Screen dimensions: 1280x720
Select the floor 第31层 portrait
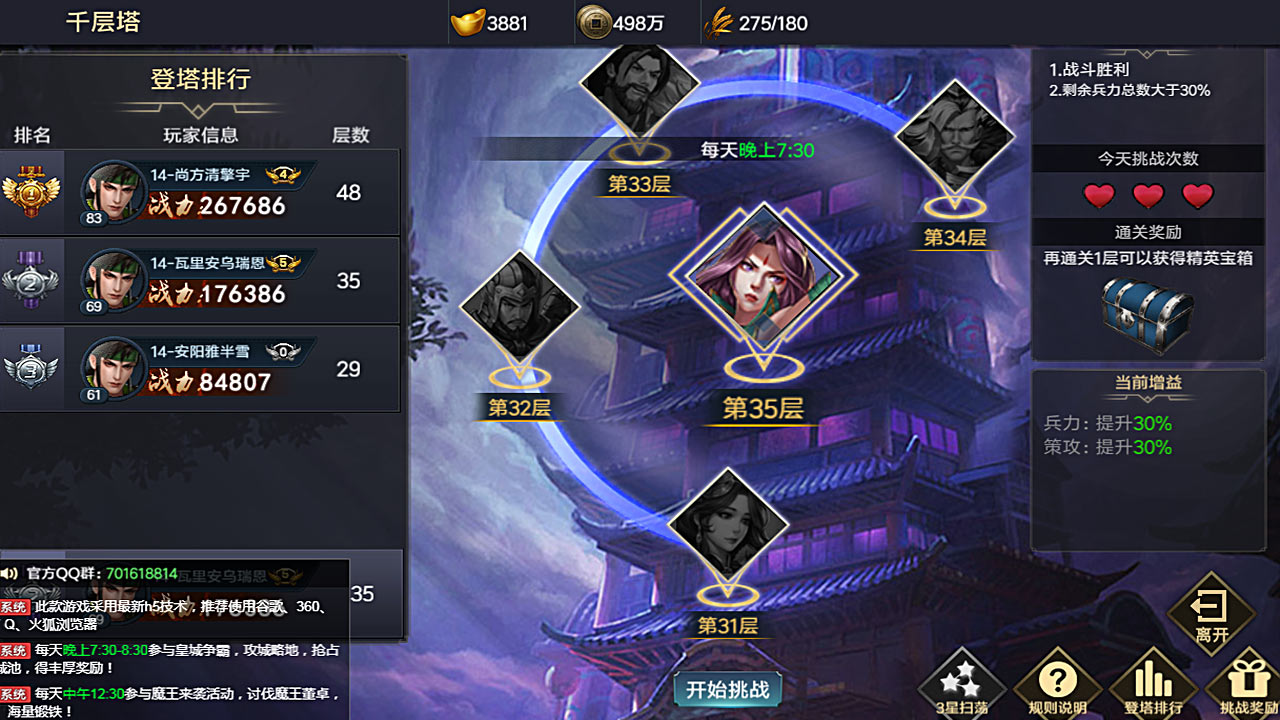pos(727,526)
